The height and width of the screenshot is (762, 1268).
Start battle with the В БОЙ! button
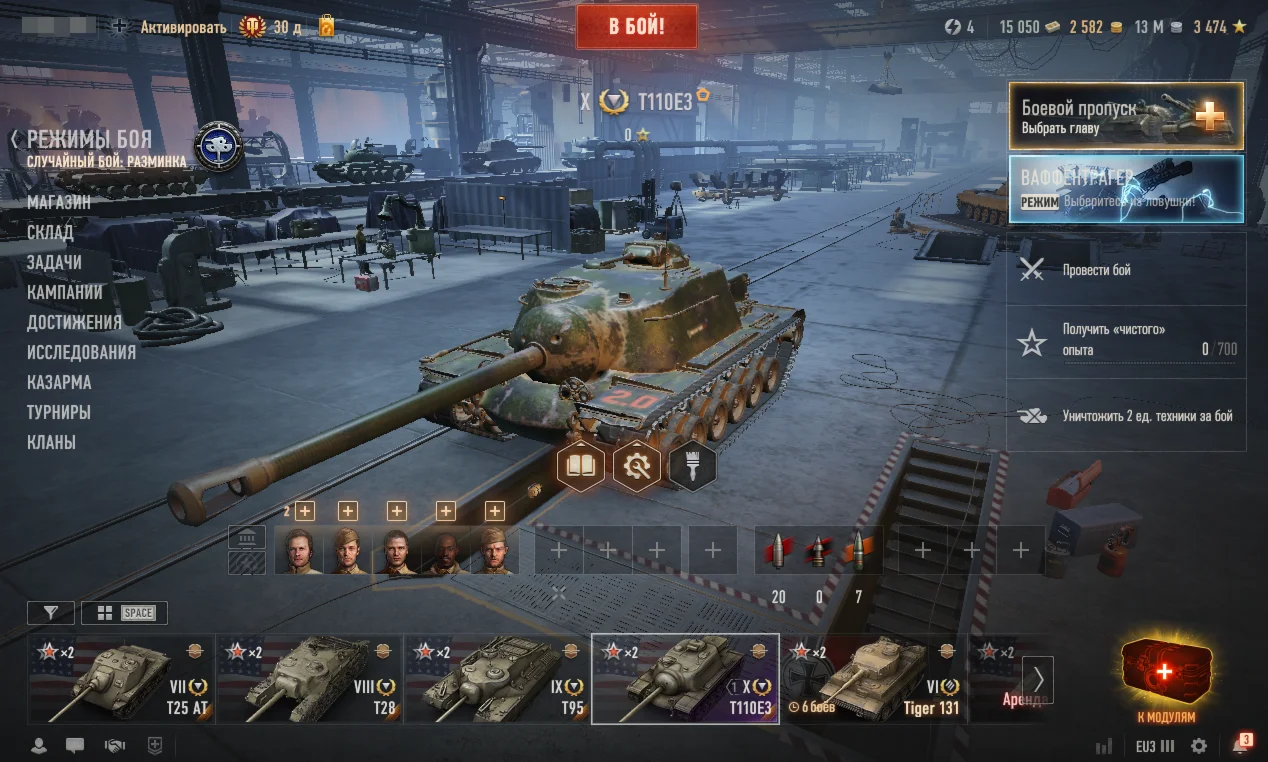coord(636,26)
